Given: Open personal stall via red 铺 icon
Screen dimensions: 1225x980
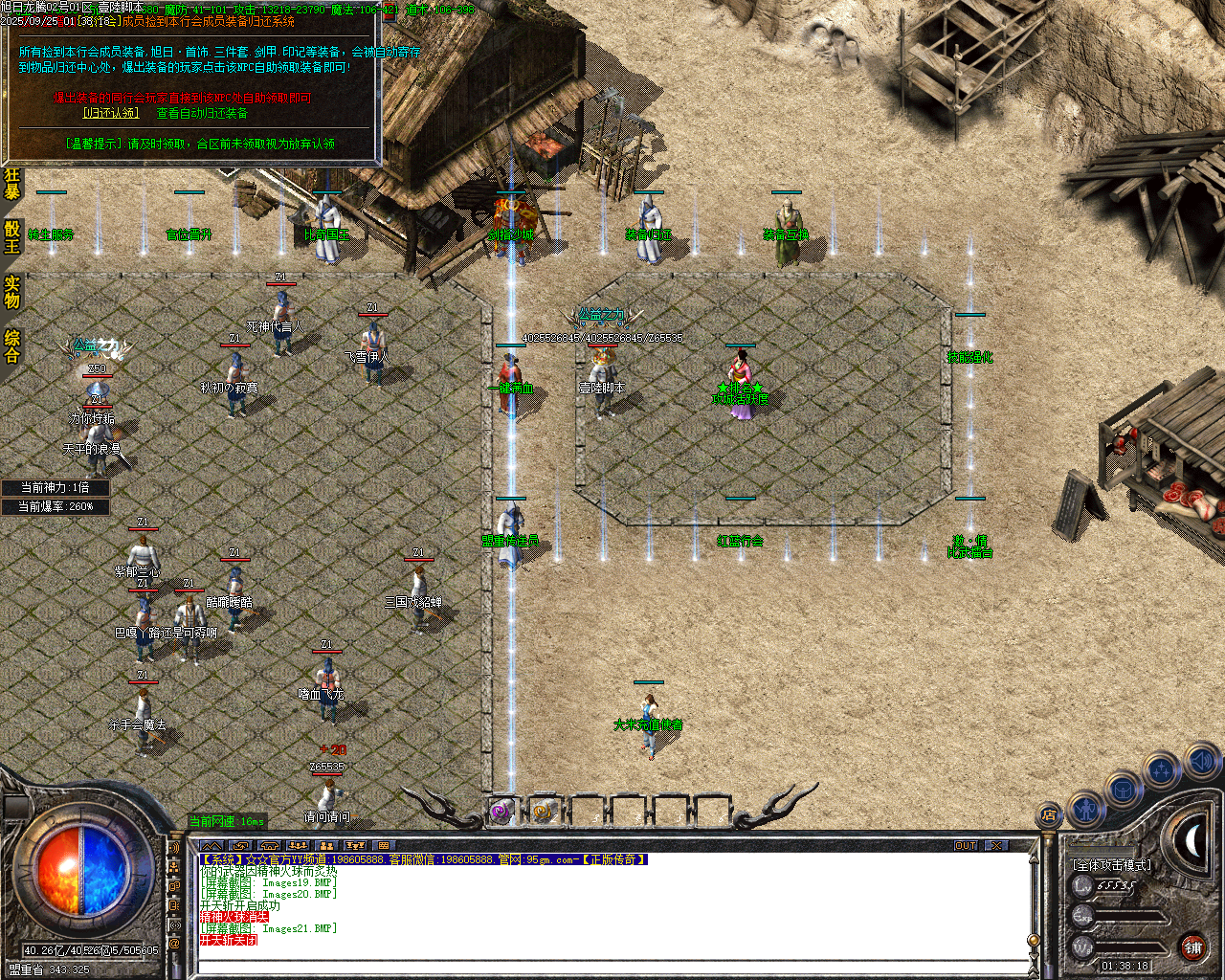Looking at the screenshot, I should 1192,948.
